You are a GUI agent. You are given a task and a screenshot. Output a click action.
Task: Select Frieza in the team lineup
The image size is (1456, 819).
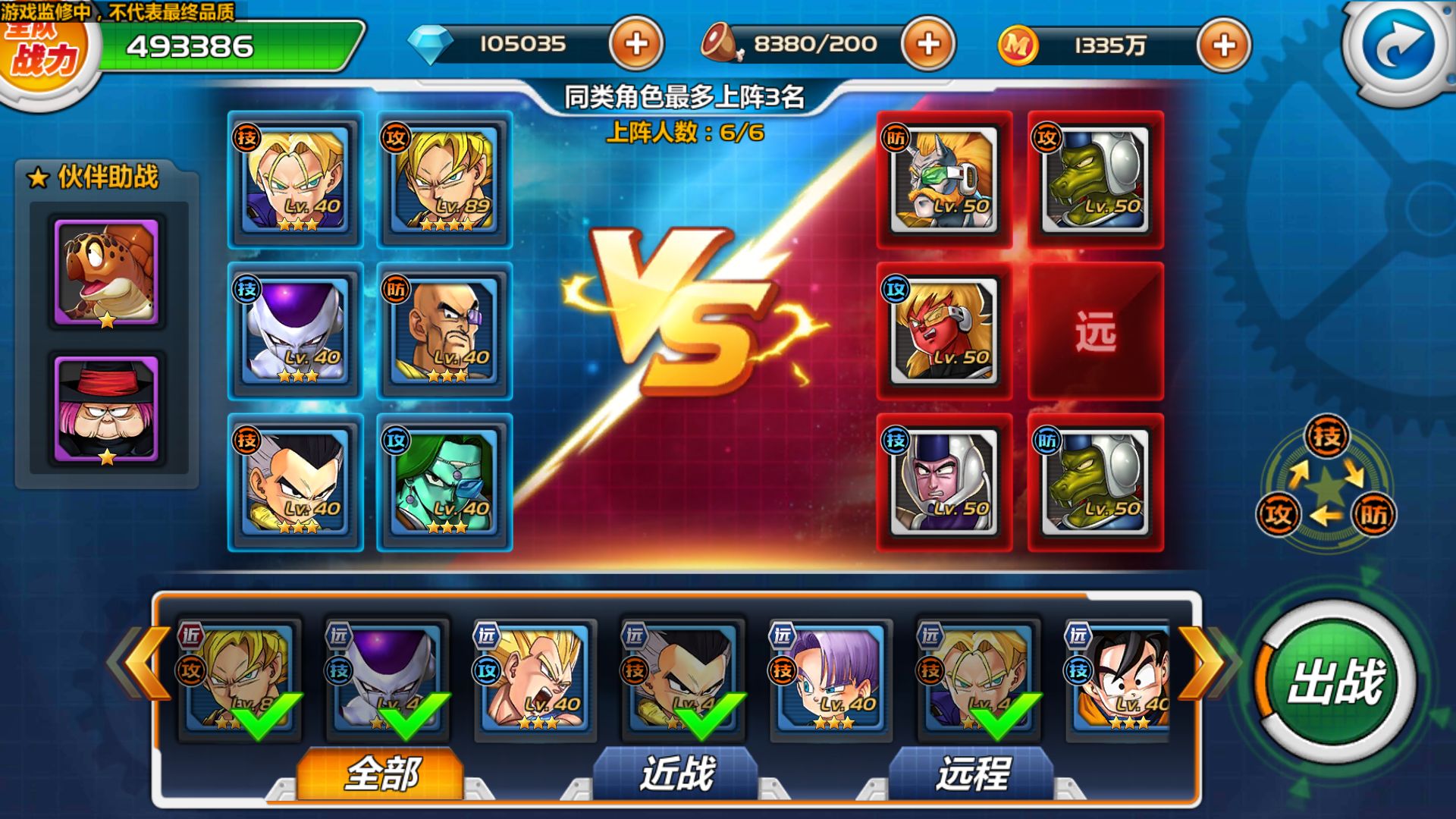pos(295,331)
